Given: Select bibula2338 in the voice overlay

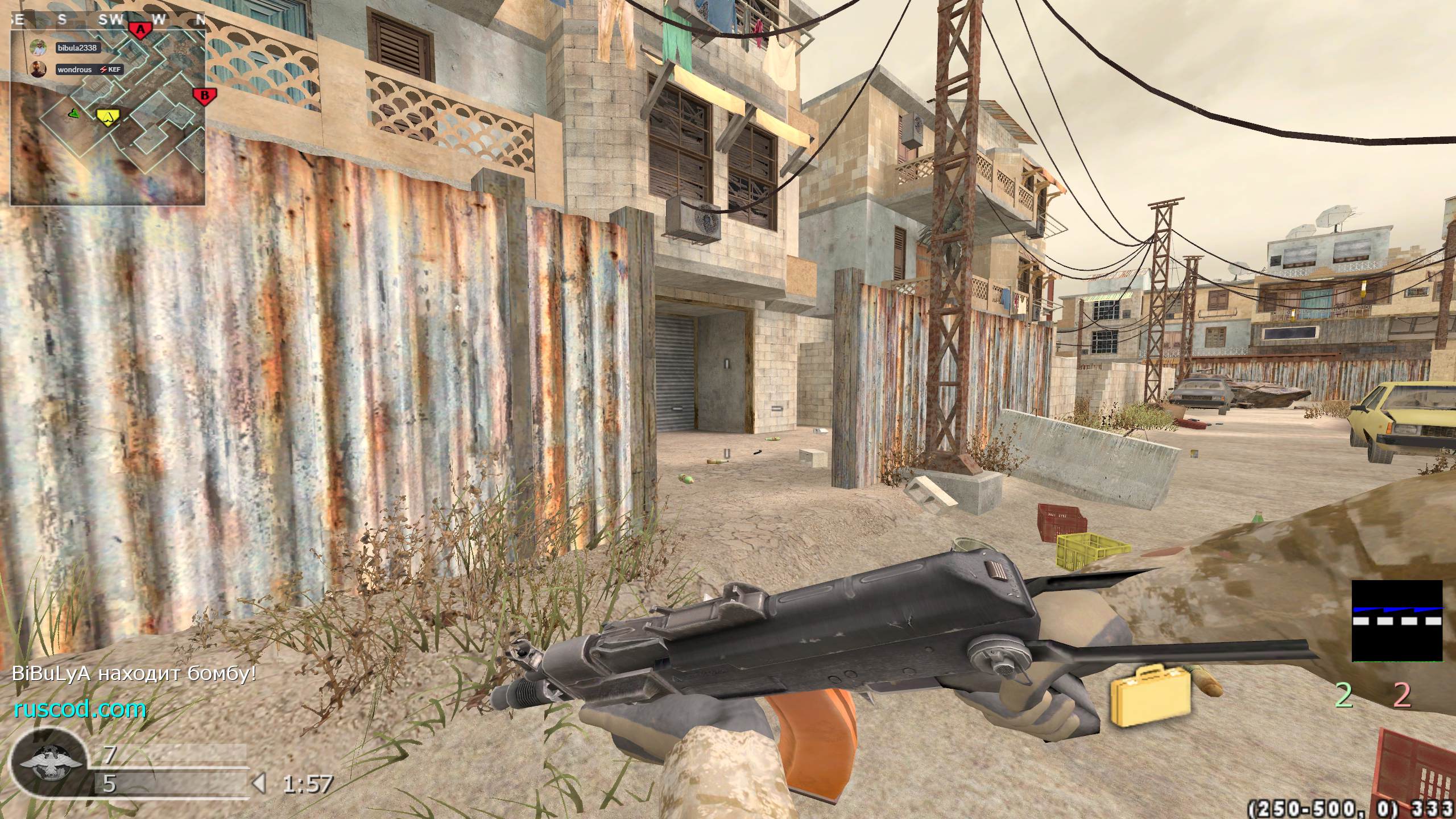Looking at the screenshot, I should click(x=77, y=48).
